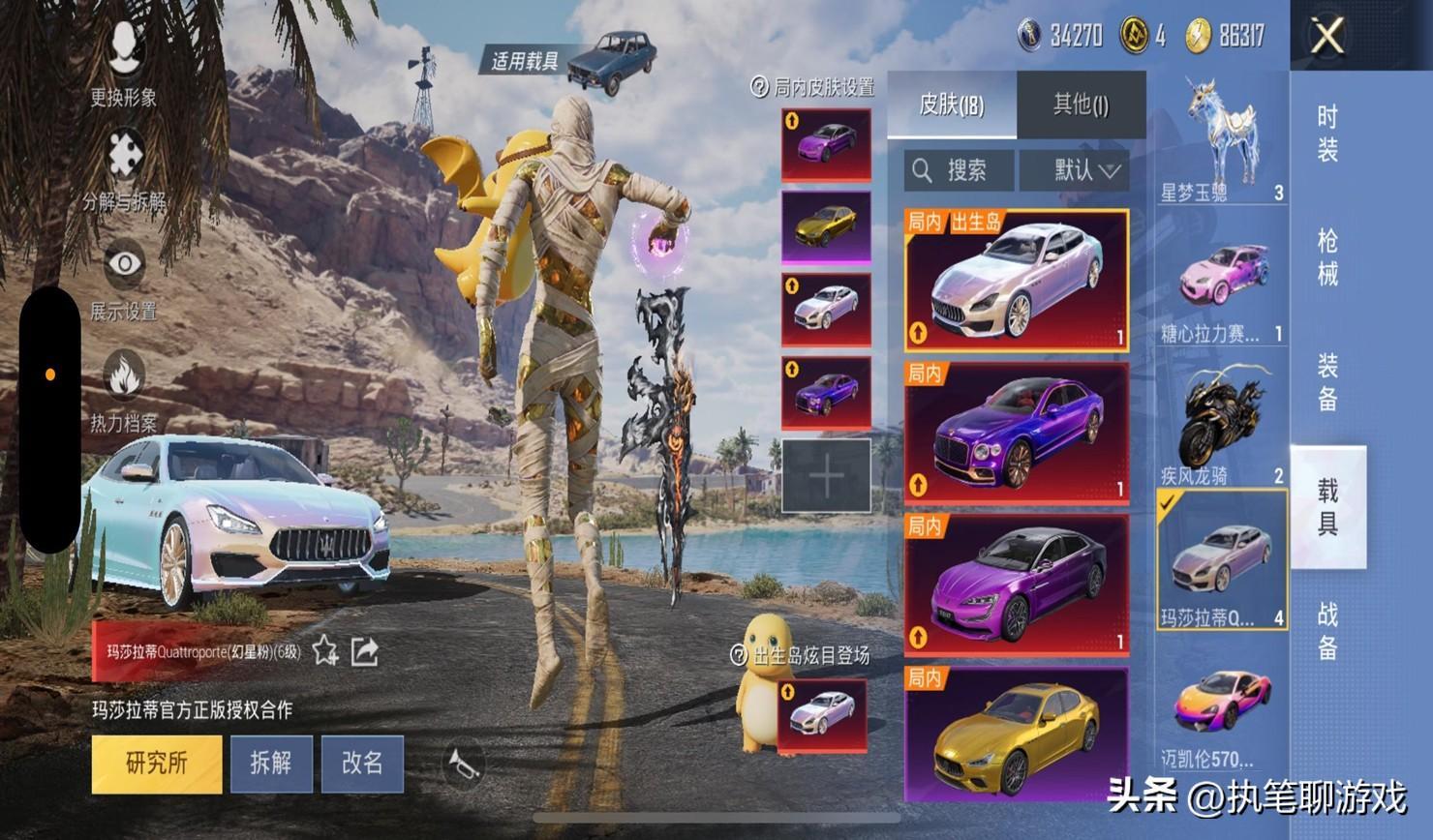Choose the 星梦玉骢 unicorn mount
The height and width of the screenshot is (840, 1433).
click(1221, 138)
